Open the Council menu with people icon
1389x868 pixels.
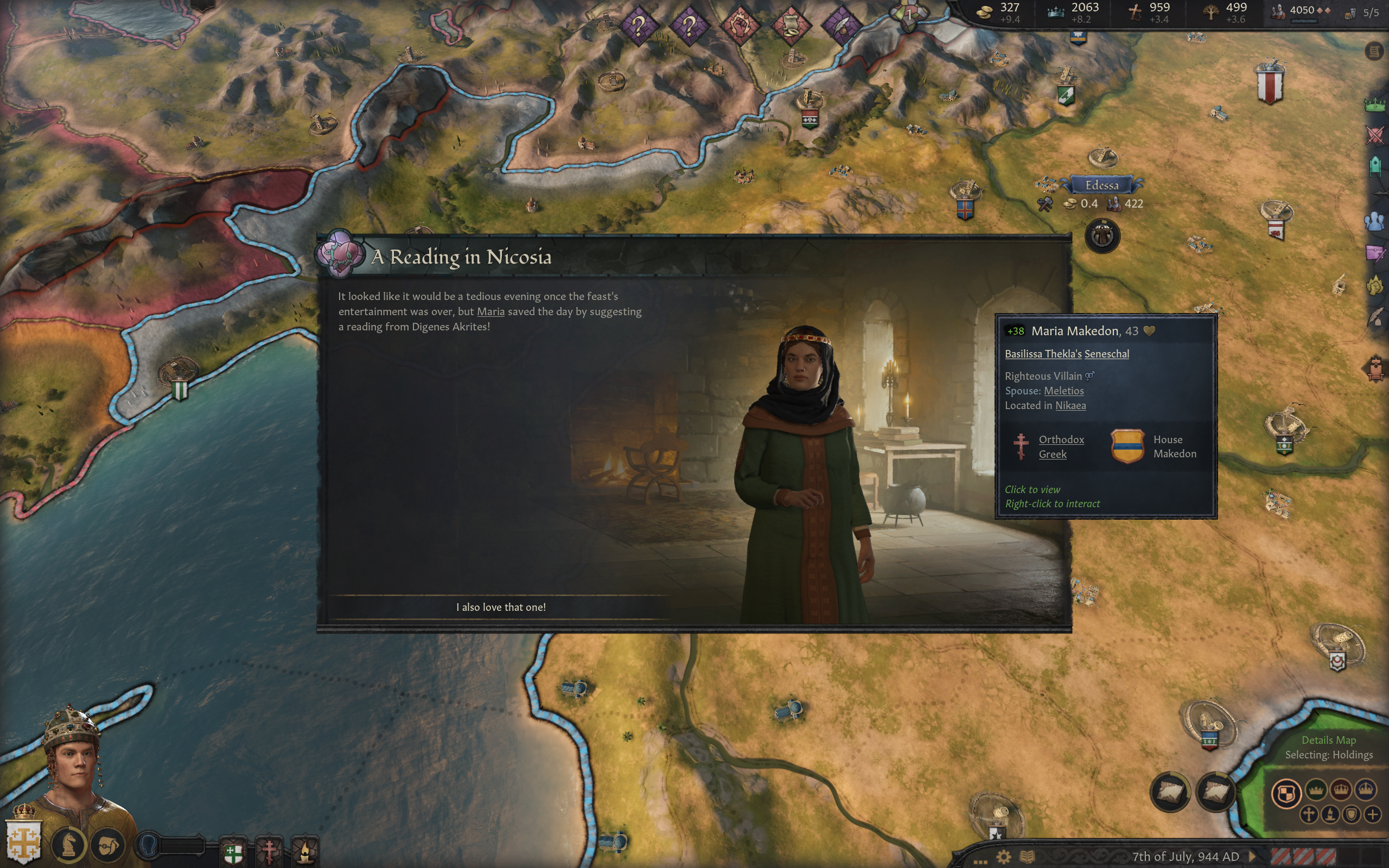[1375, 221]
